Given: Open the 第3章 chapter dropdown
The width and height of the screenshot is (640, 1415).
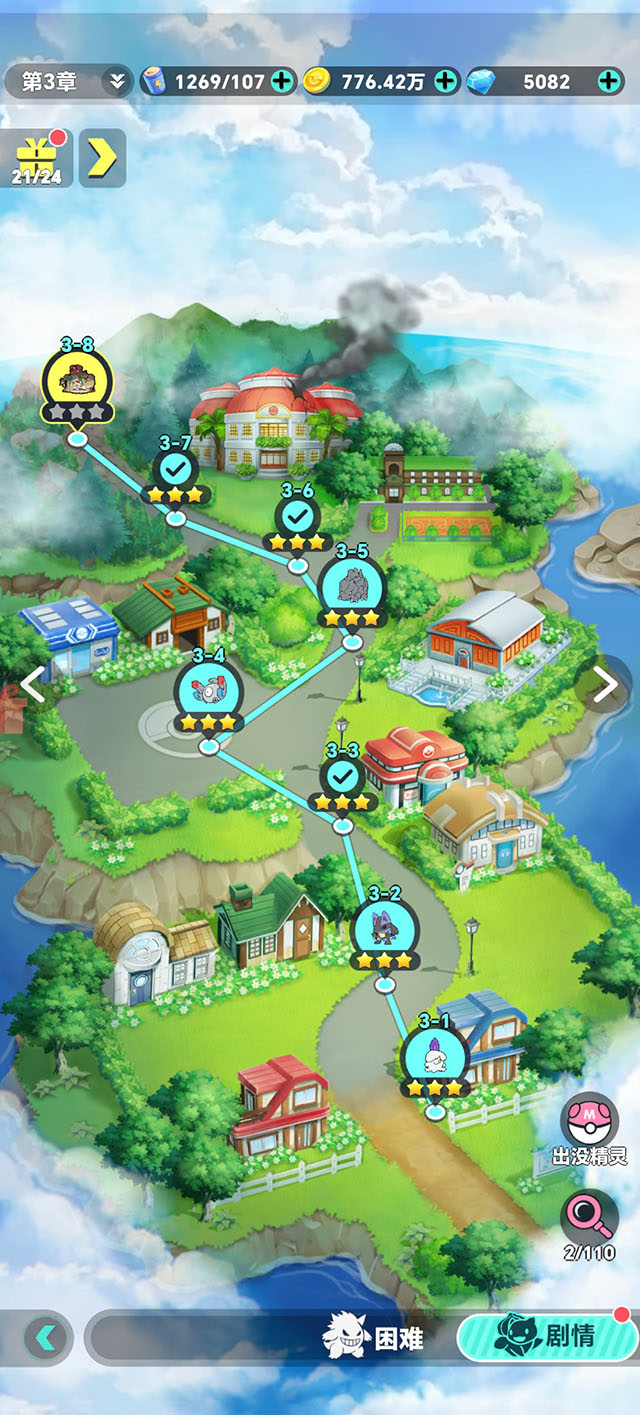Looking at the screenshot, I should (68, 82).
